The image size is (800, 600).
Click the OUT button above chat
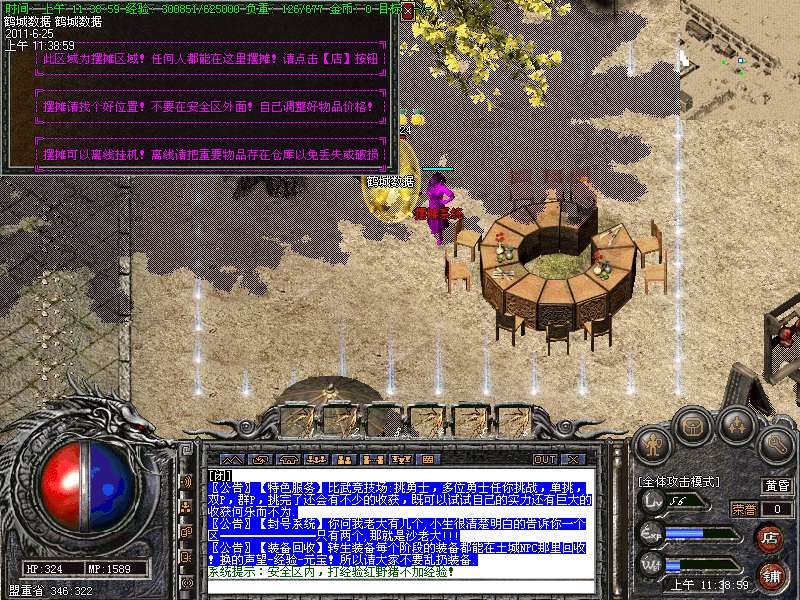545,459
